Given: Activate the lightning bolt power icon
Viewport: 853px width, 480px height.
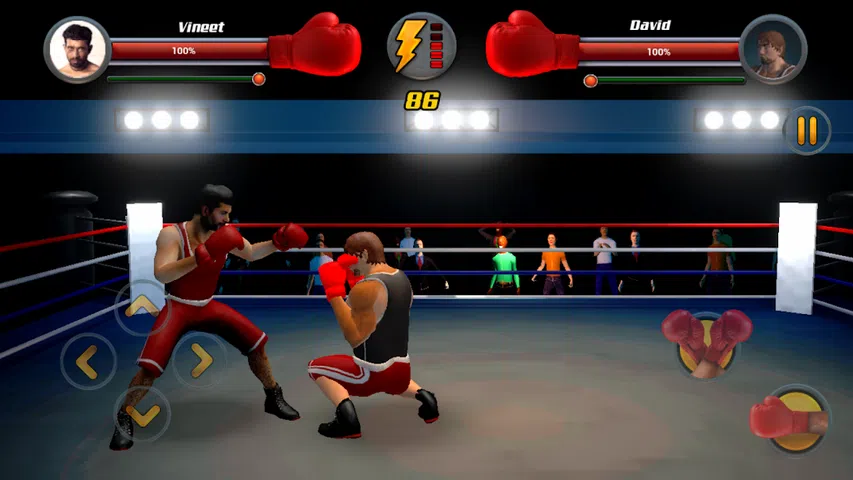Looking at the screenshot, I should (421, 46).
